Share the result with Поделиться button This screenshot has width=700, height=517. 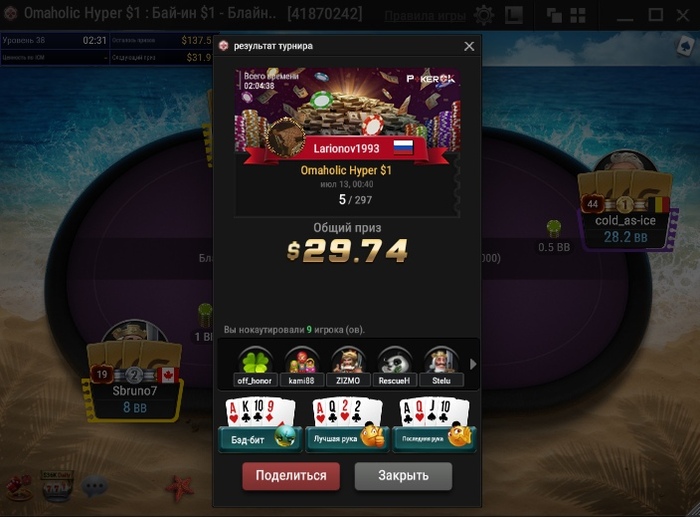click(291, 475)
